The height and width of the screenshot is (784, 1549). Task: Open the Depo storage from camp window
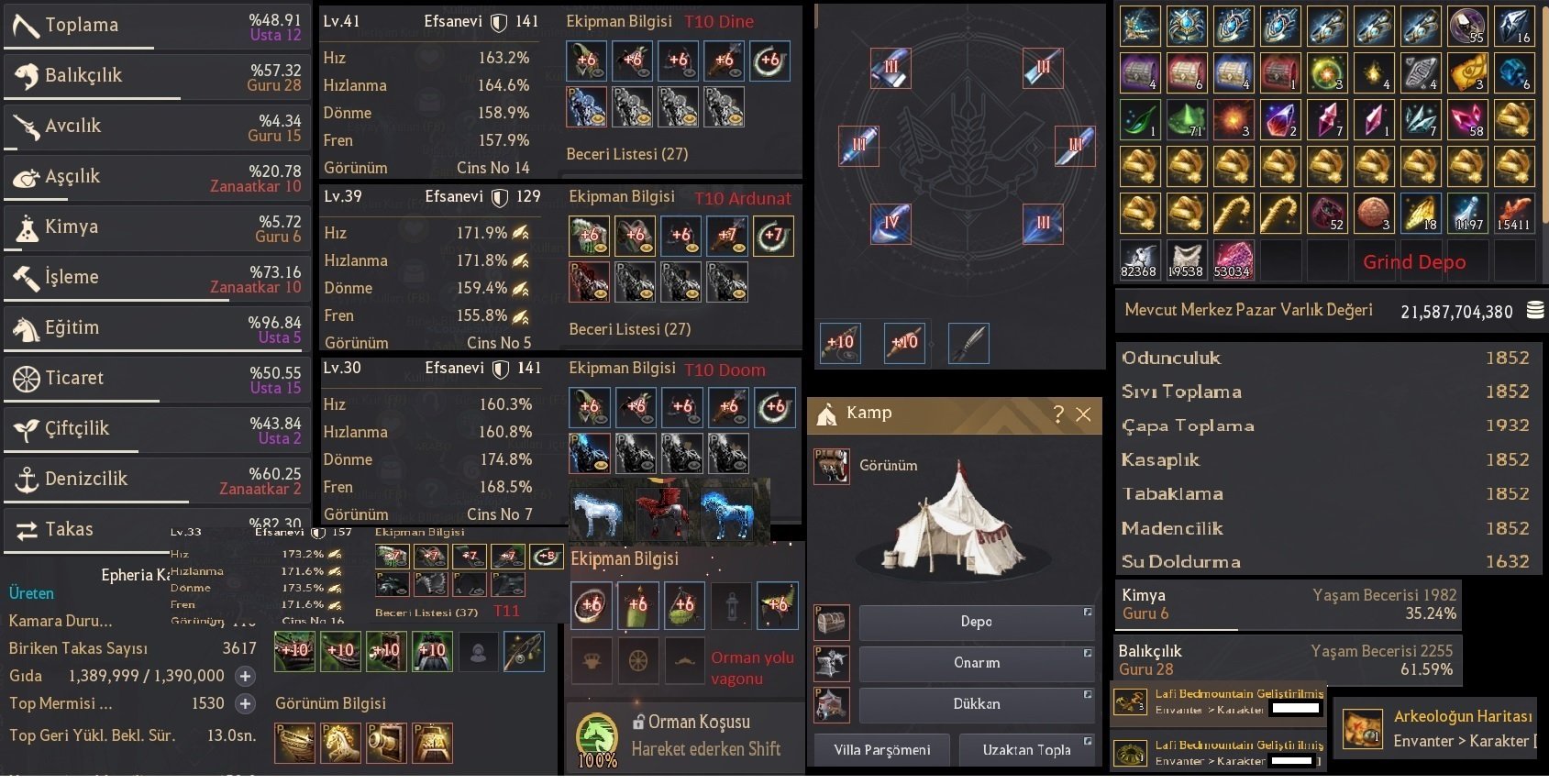[977, 623]
